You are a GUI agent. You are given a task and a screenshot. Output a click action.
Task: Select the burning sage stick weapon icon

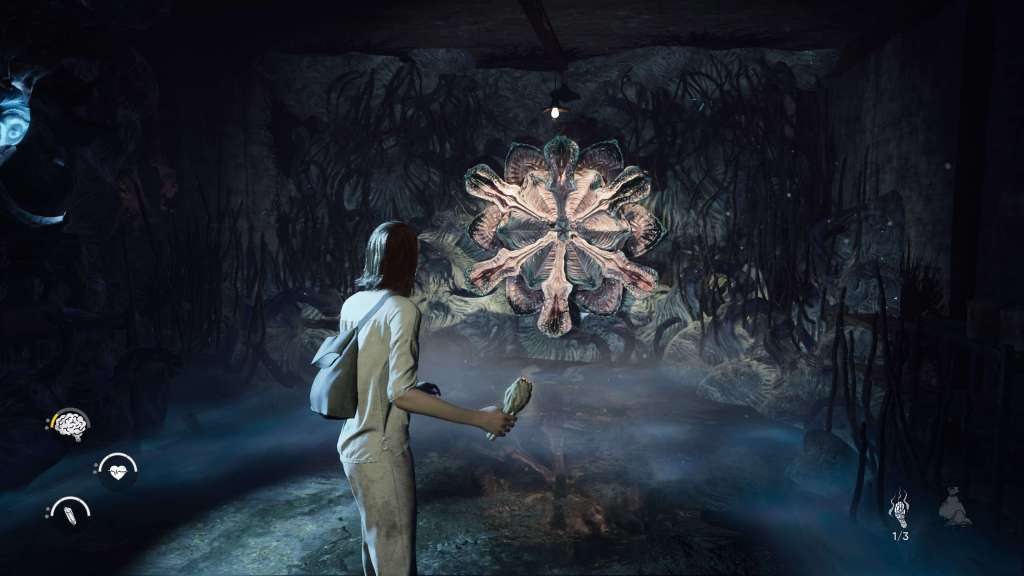[x=899, y=508]
